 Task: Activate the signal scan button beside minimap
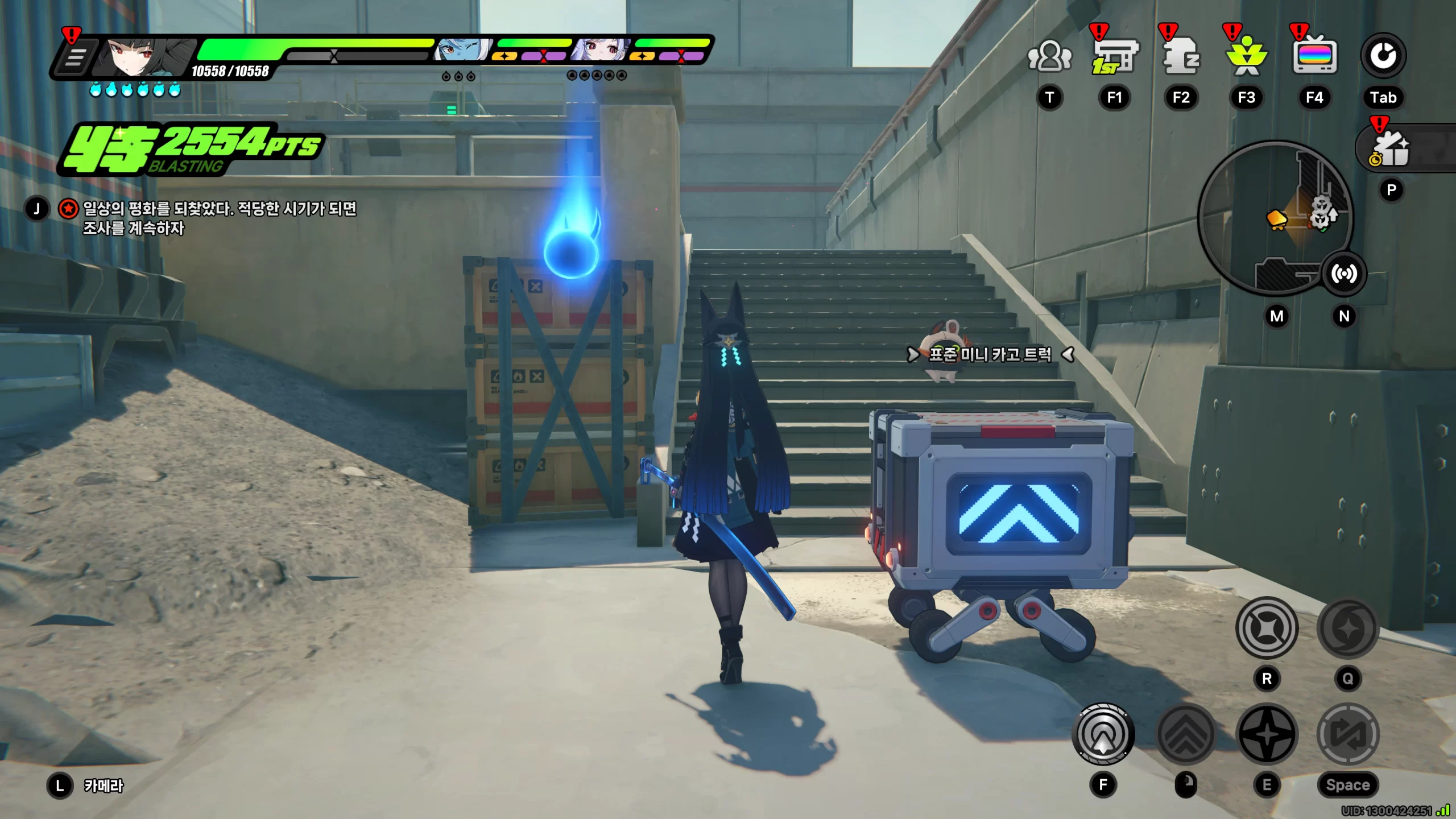pos(1343,274)
